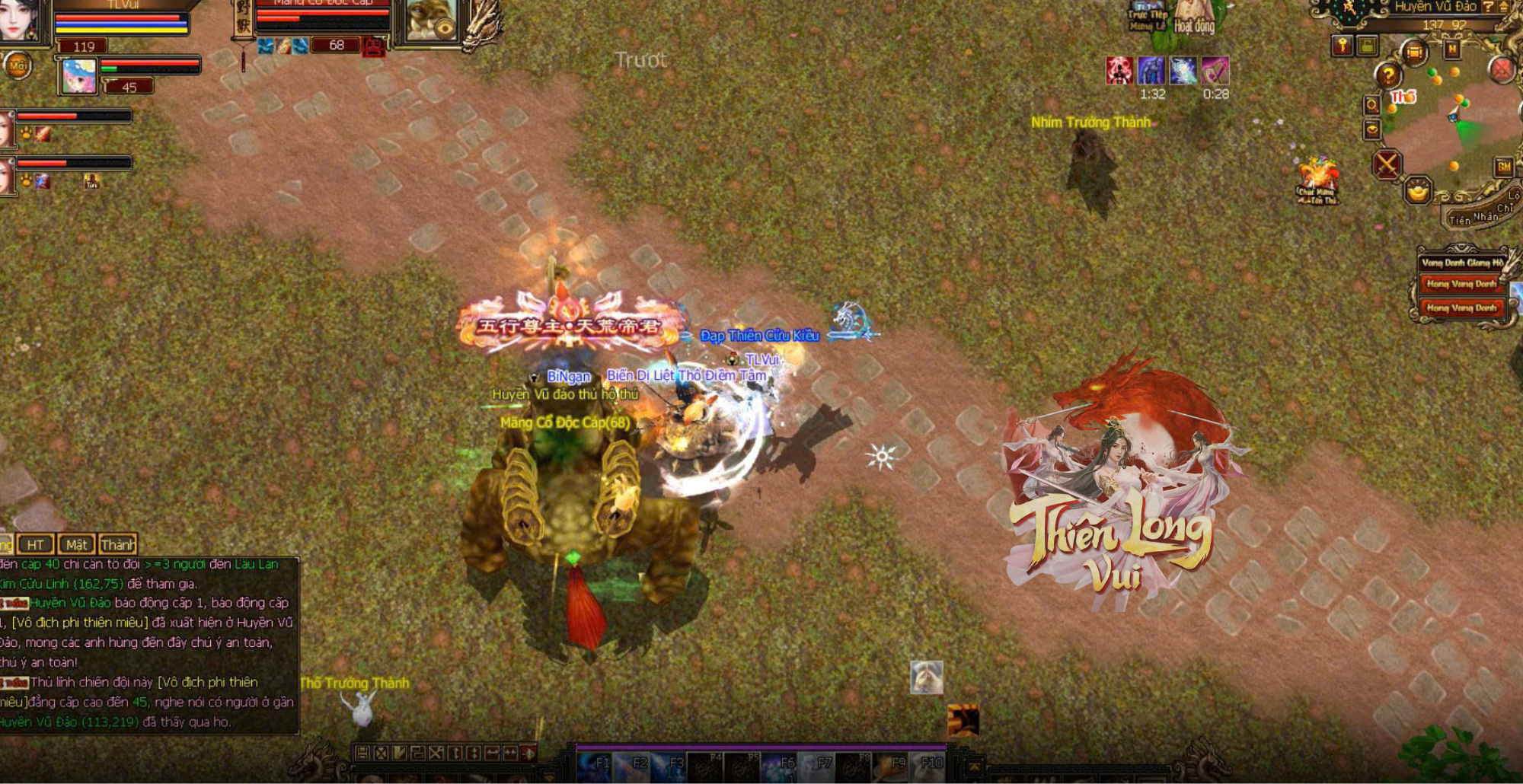
Task: Click the magnifier button beside the minimap
Action: tap(1372, 104)
